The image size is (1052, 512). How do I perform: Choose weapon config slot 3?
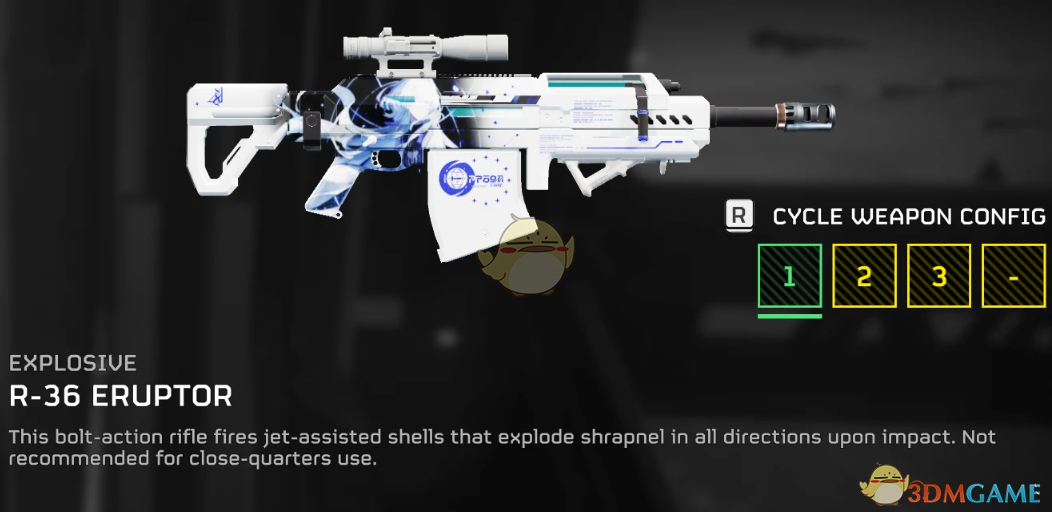coord(939,276)
